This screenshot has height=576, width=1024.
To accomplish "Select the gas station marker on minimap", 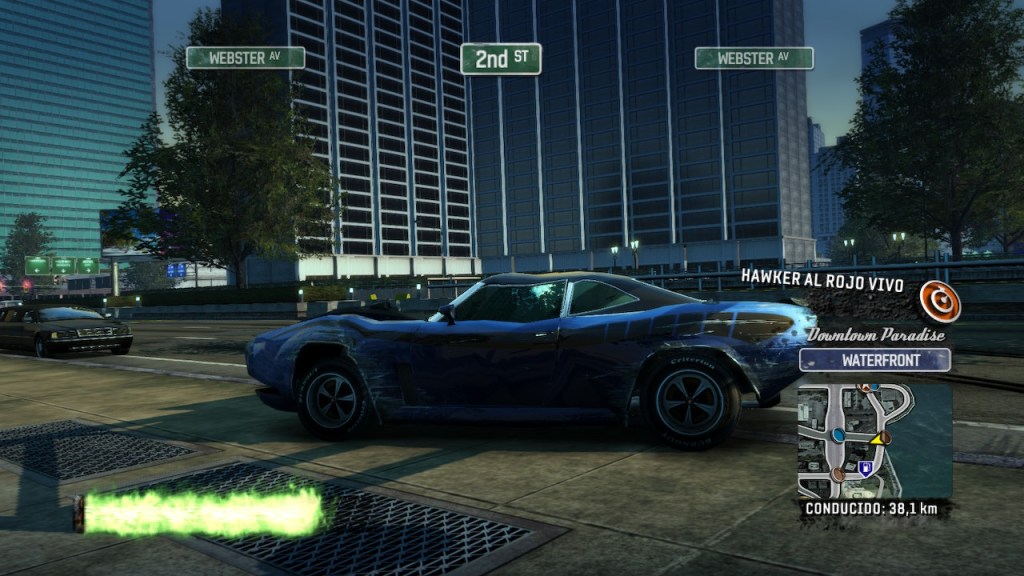I will (x=866, y=467).
